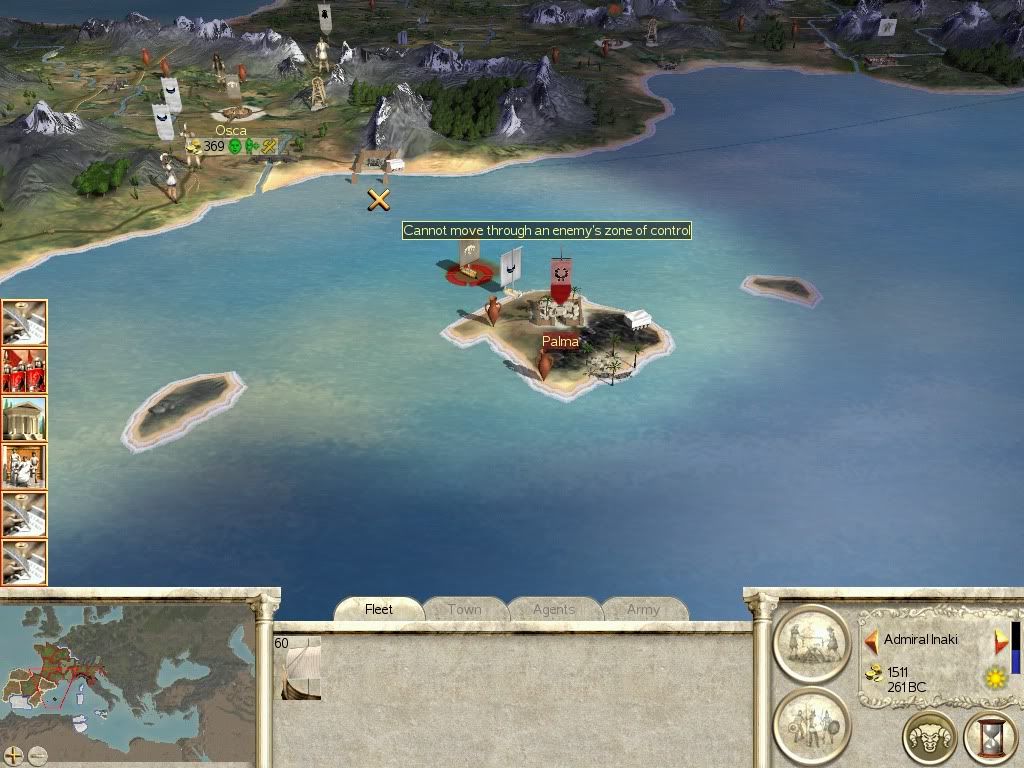Viewport: 1024px width, 768px height.
Task: Open the construction round button
Action: click(x=811, y=644)
